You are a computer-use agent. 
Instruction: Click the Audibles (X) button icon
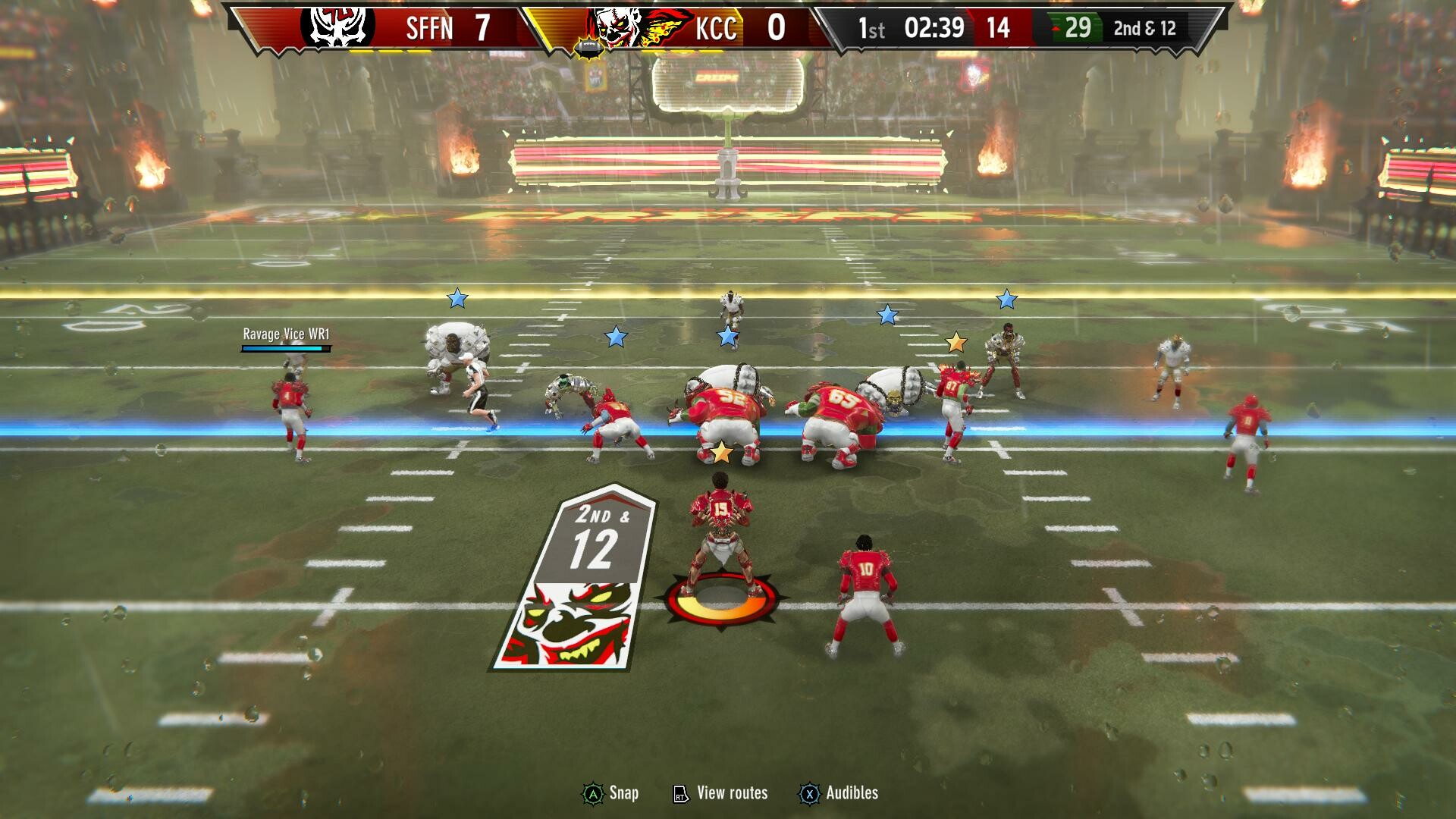[x=810, y=793]
